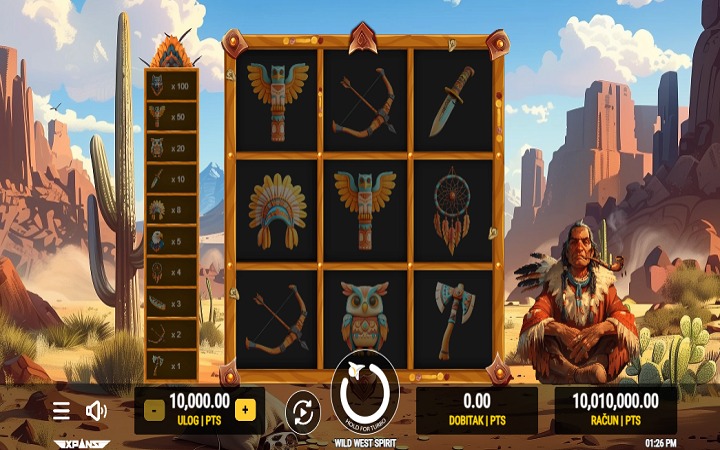The image size is (720, 450).
Task: Decrease the bet with the minus button
Action: tap(154, 409)
